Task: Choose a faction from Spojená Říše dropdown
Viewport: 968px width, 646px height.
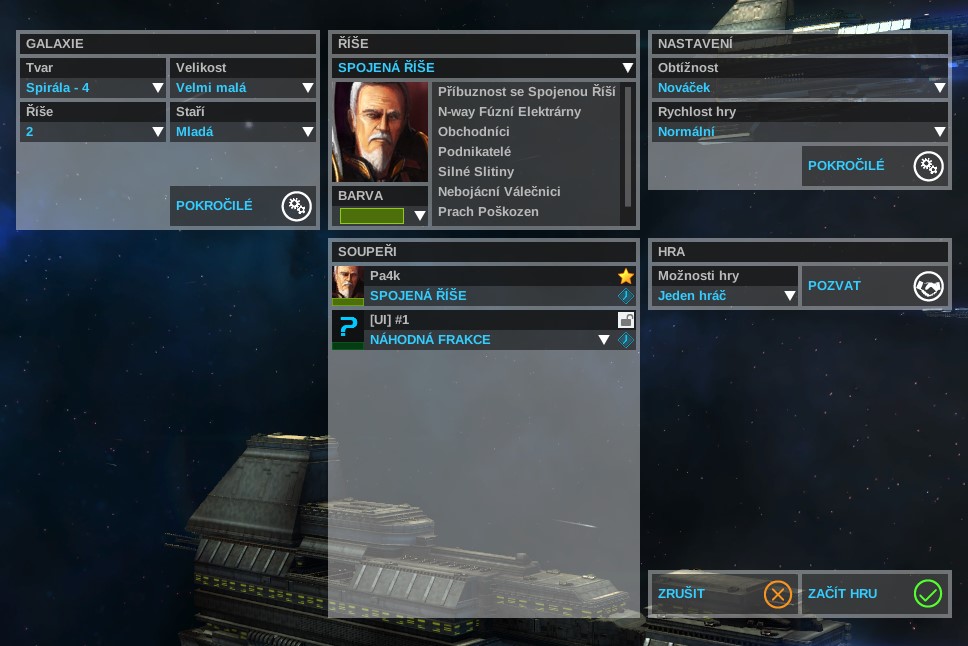Action: 484,68
